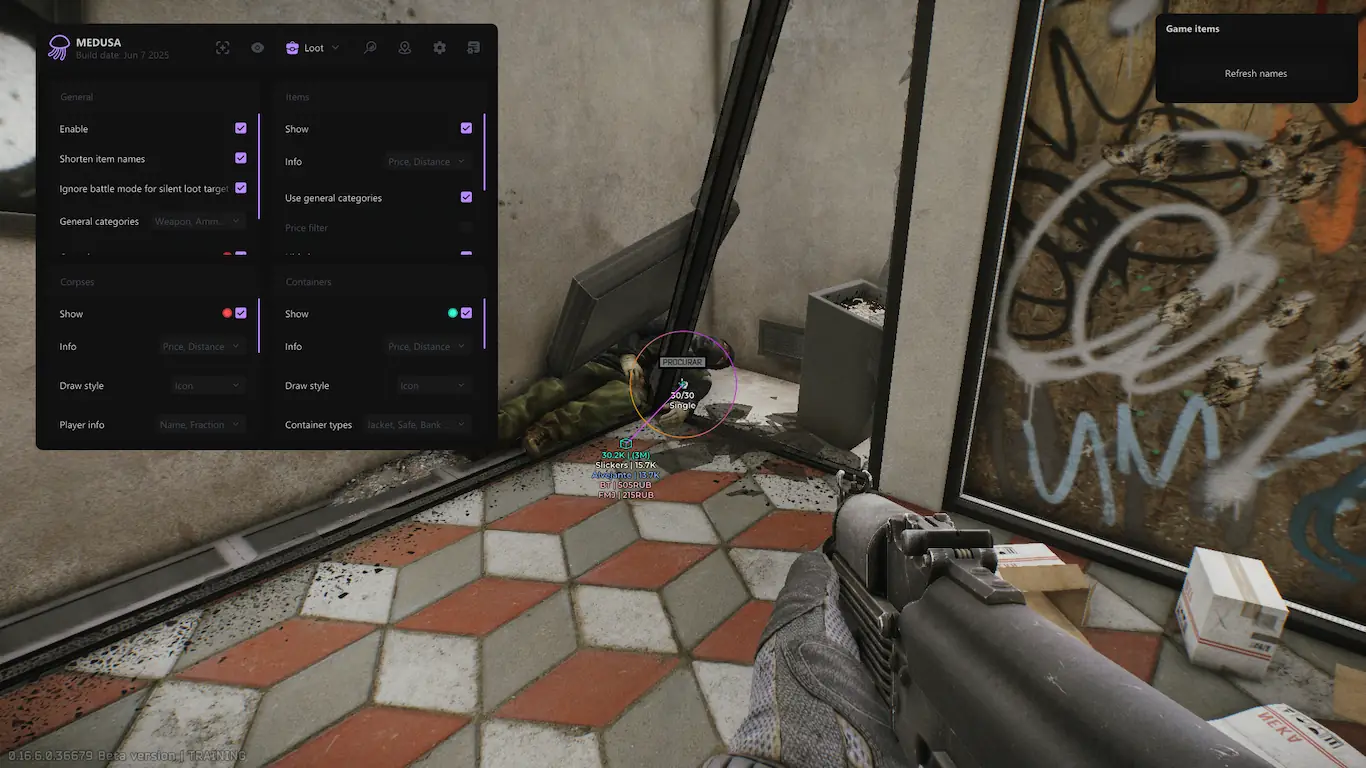This screenshot has height=768, width=1366.
Task: Open the General categories dropdown
Action: [x=198, y=221]
